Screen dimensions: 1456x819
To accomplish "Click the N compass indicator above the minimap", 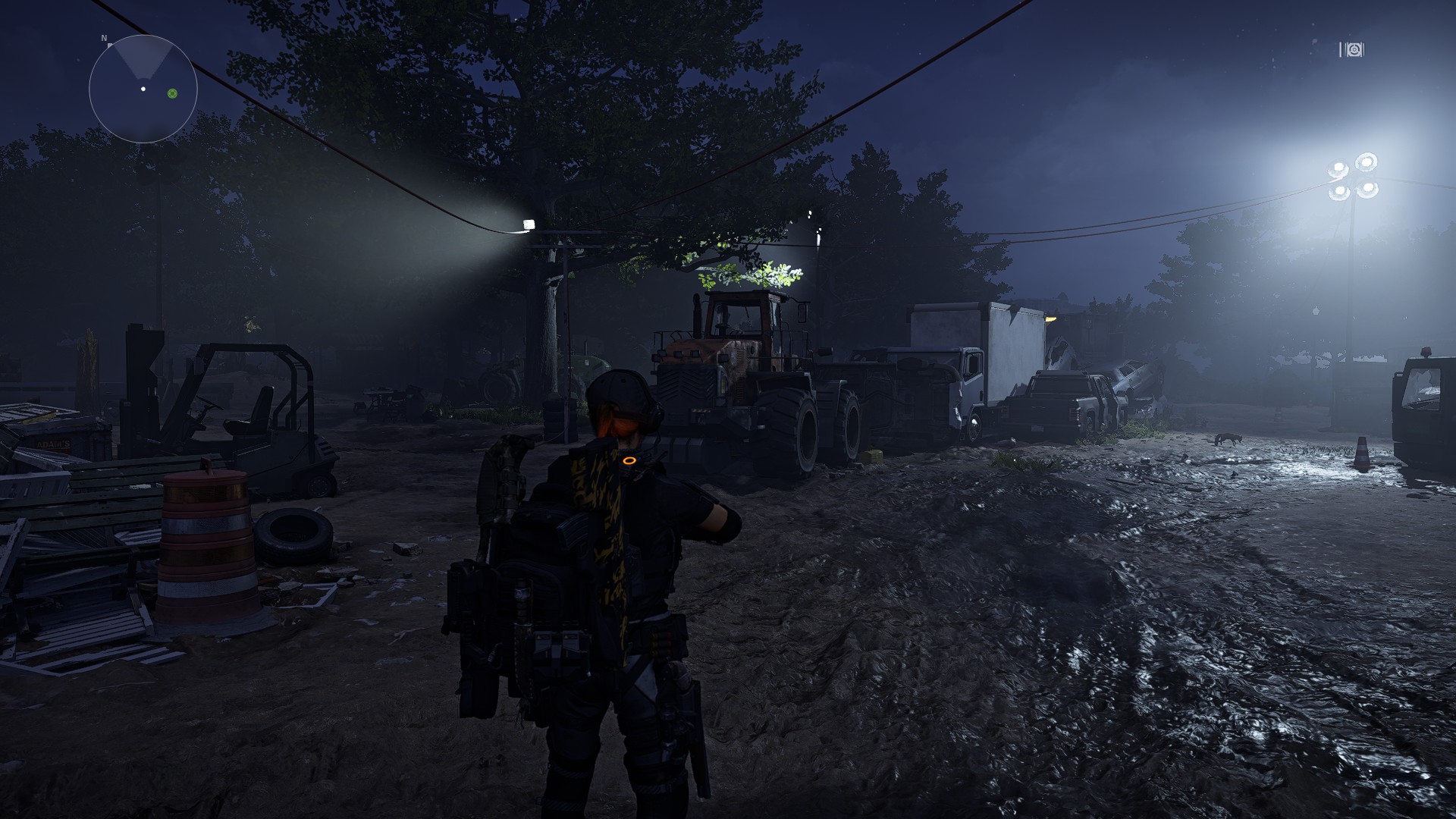I will 104,38.
